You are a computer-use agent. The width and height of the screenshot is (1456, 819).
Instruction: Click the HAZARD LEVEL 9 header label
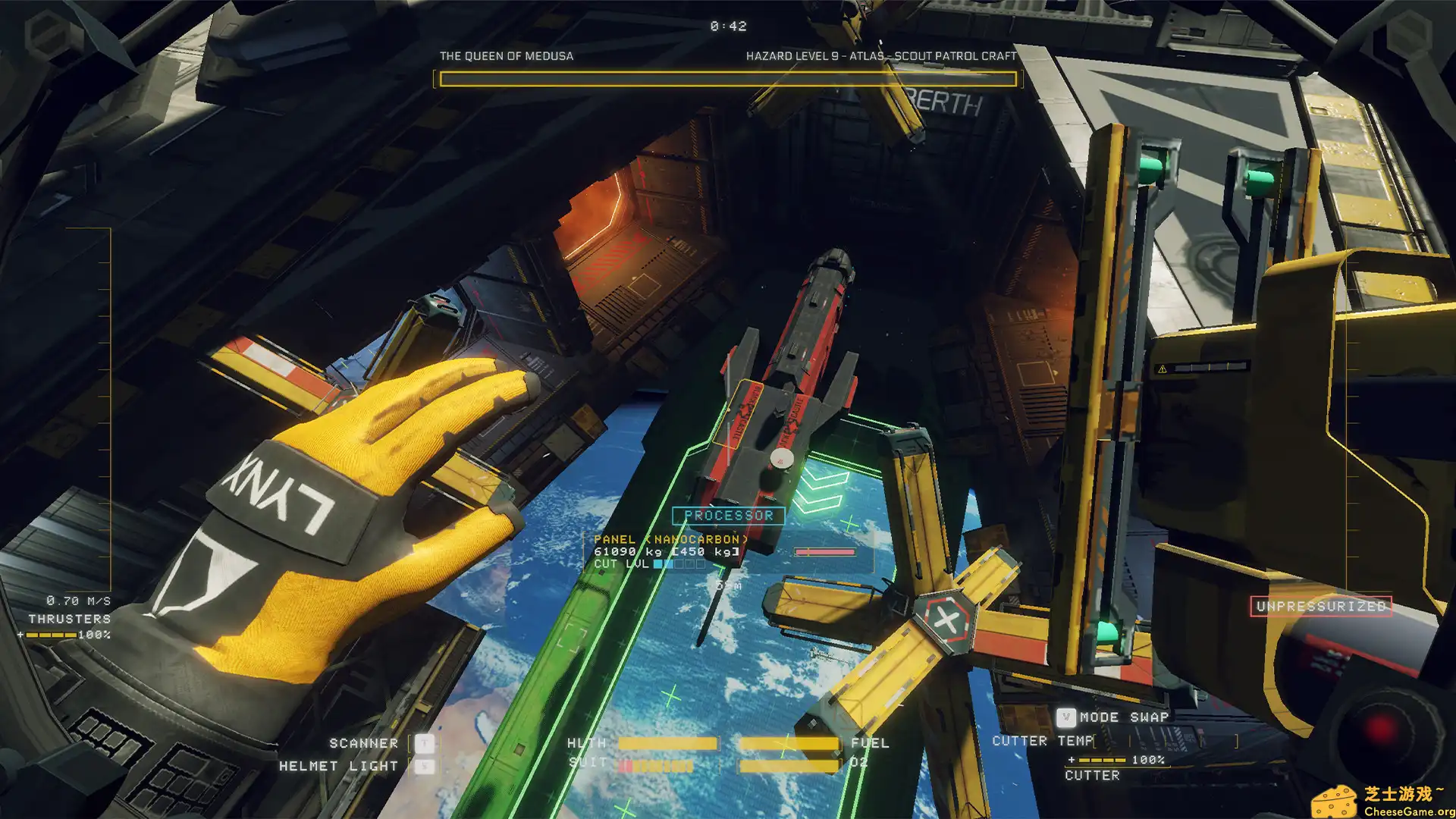[x=881, y=55]
